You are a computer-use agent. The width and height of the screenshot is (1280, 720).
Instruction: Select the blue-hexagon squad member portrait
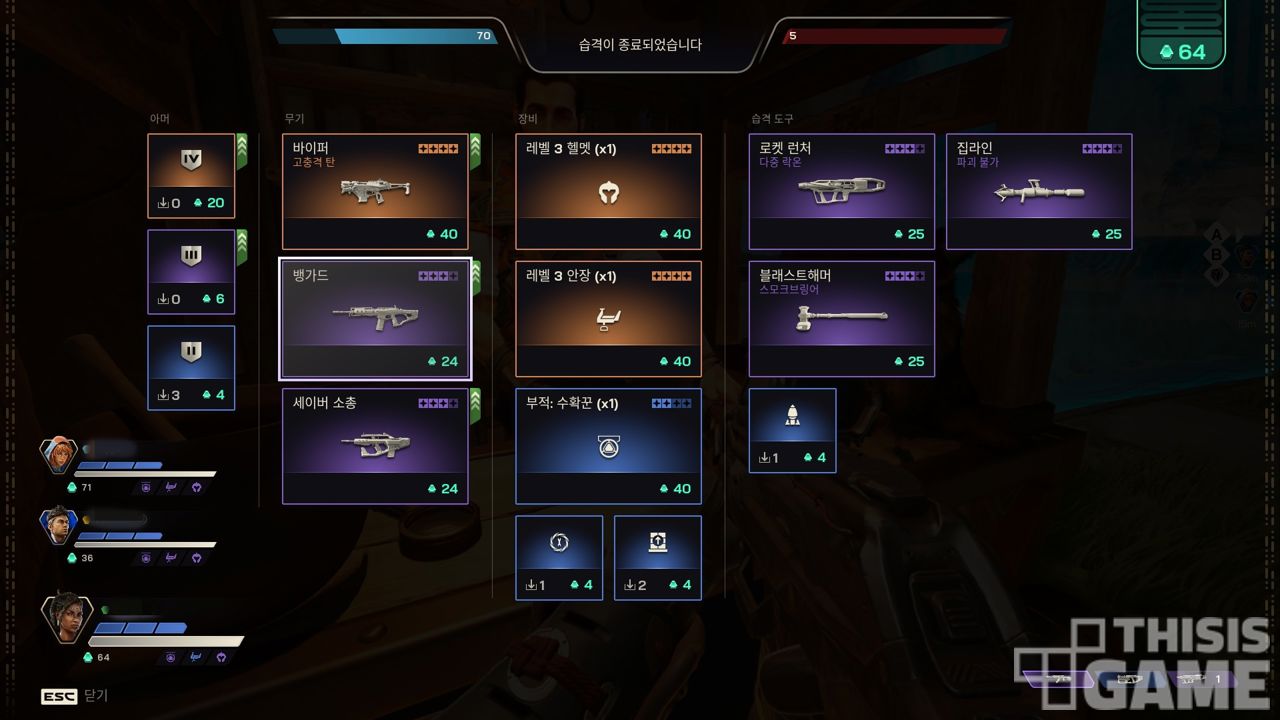point(59,525)
